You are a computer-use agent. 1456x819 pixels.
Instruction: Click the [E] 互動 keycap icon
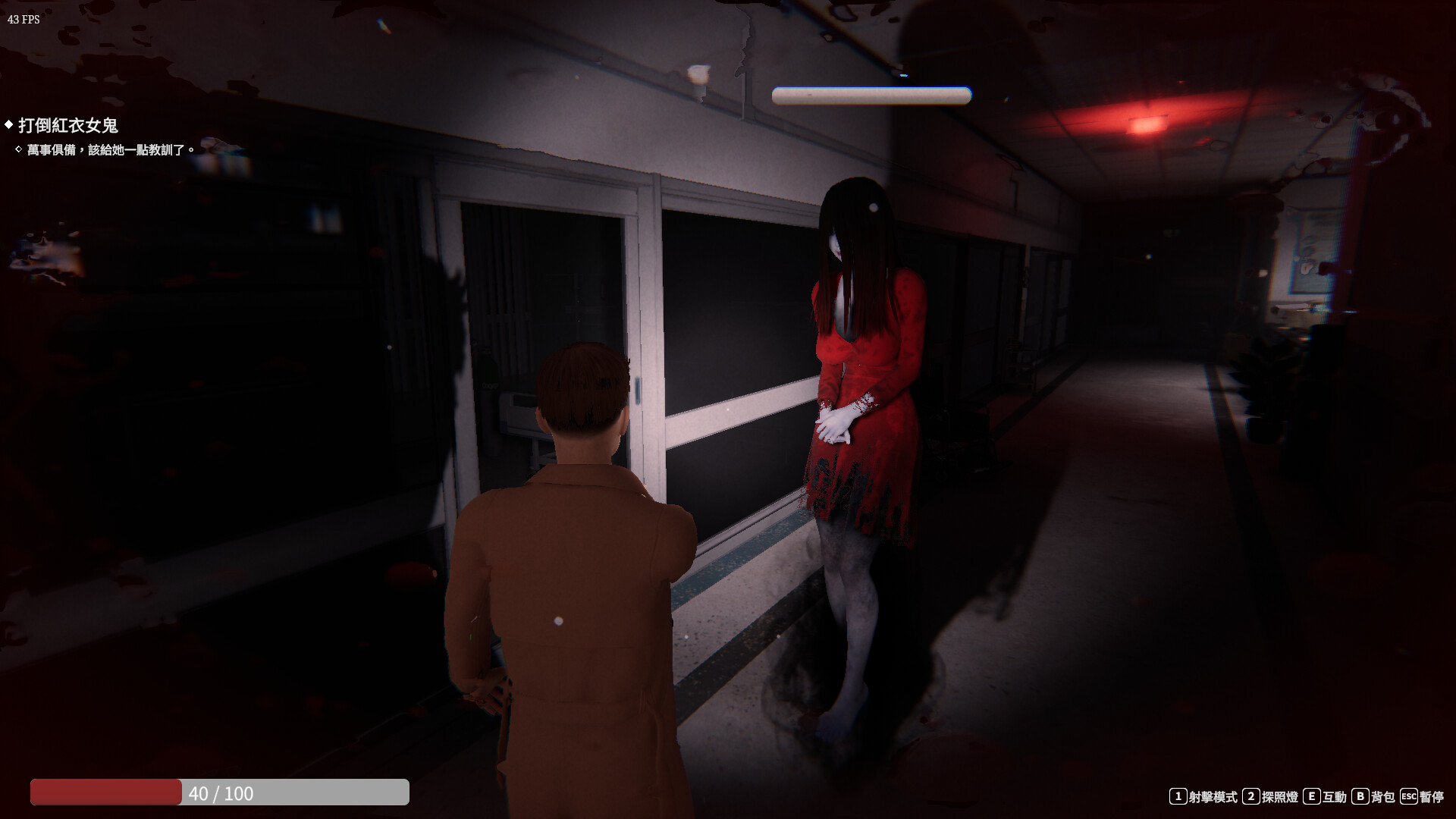[x=1312, y=796]
